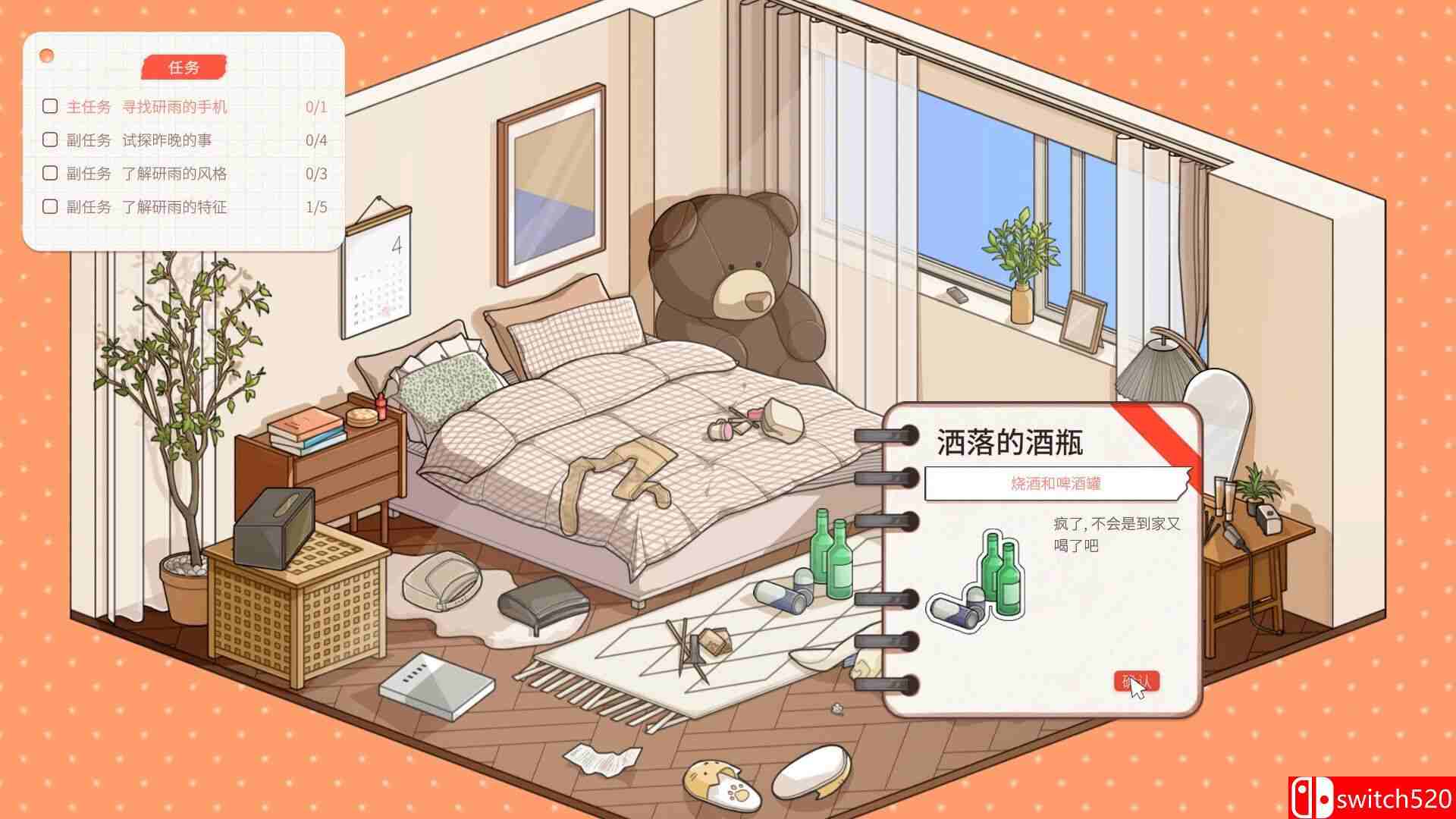Viewport: 1456px width, 819px height.
Task: Tick the 副任务 试探昨晚的事 checkbox
Action: 51,140
